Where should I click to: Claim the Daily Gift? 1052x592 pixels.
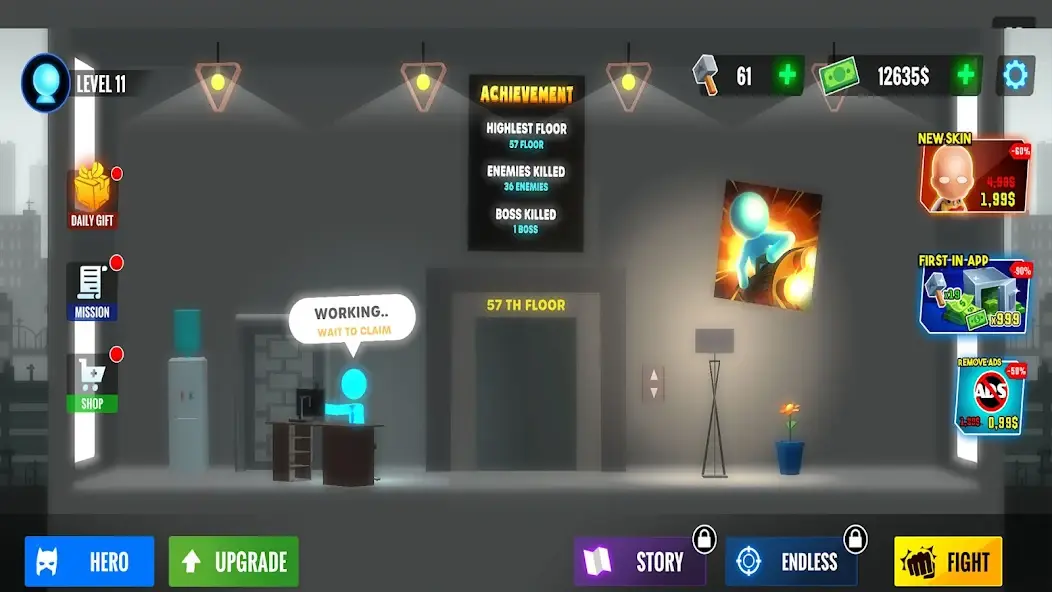(92, 196)
